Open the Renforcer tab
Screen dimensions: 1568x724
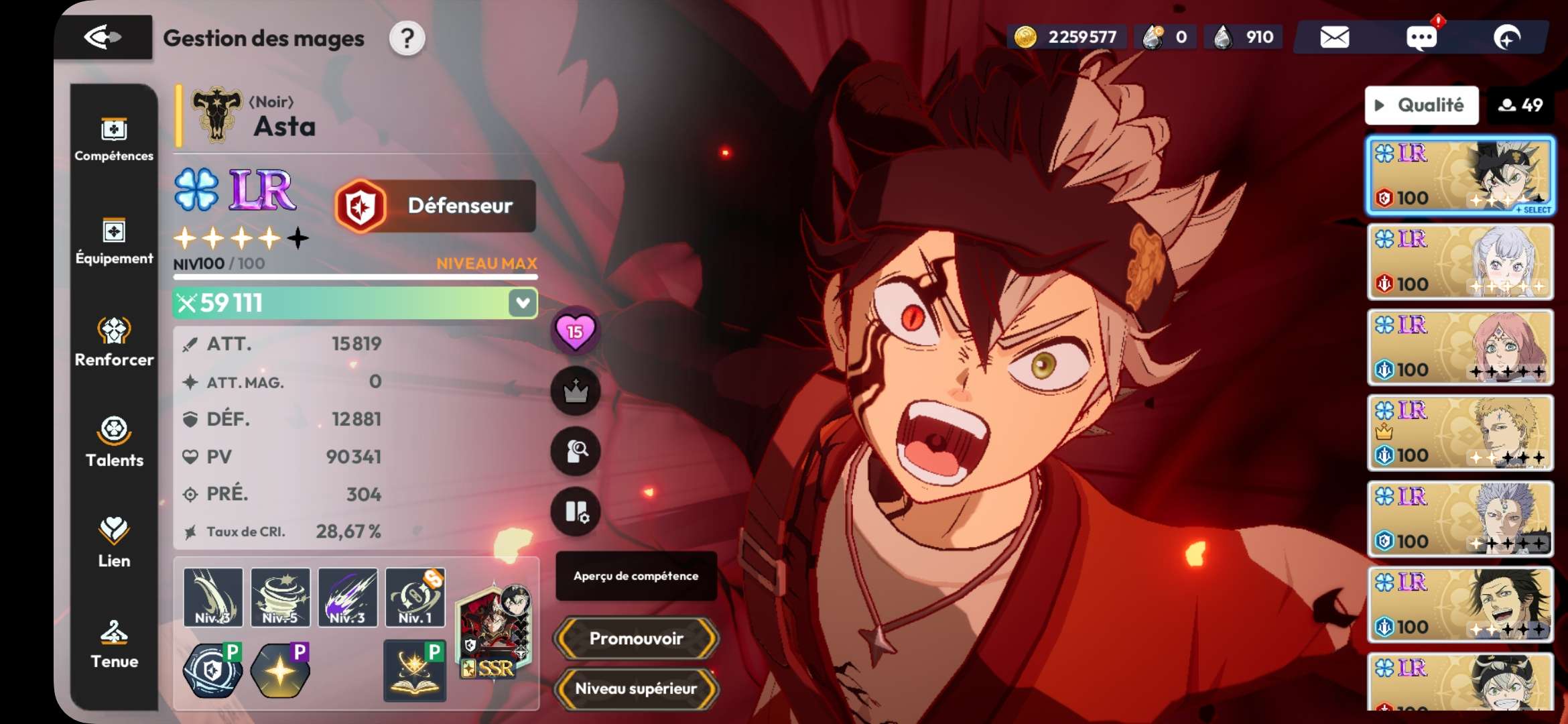(x=114, y=342)
